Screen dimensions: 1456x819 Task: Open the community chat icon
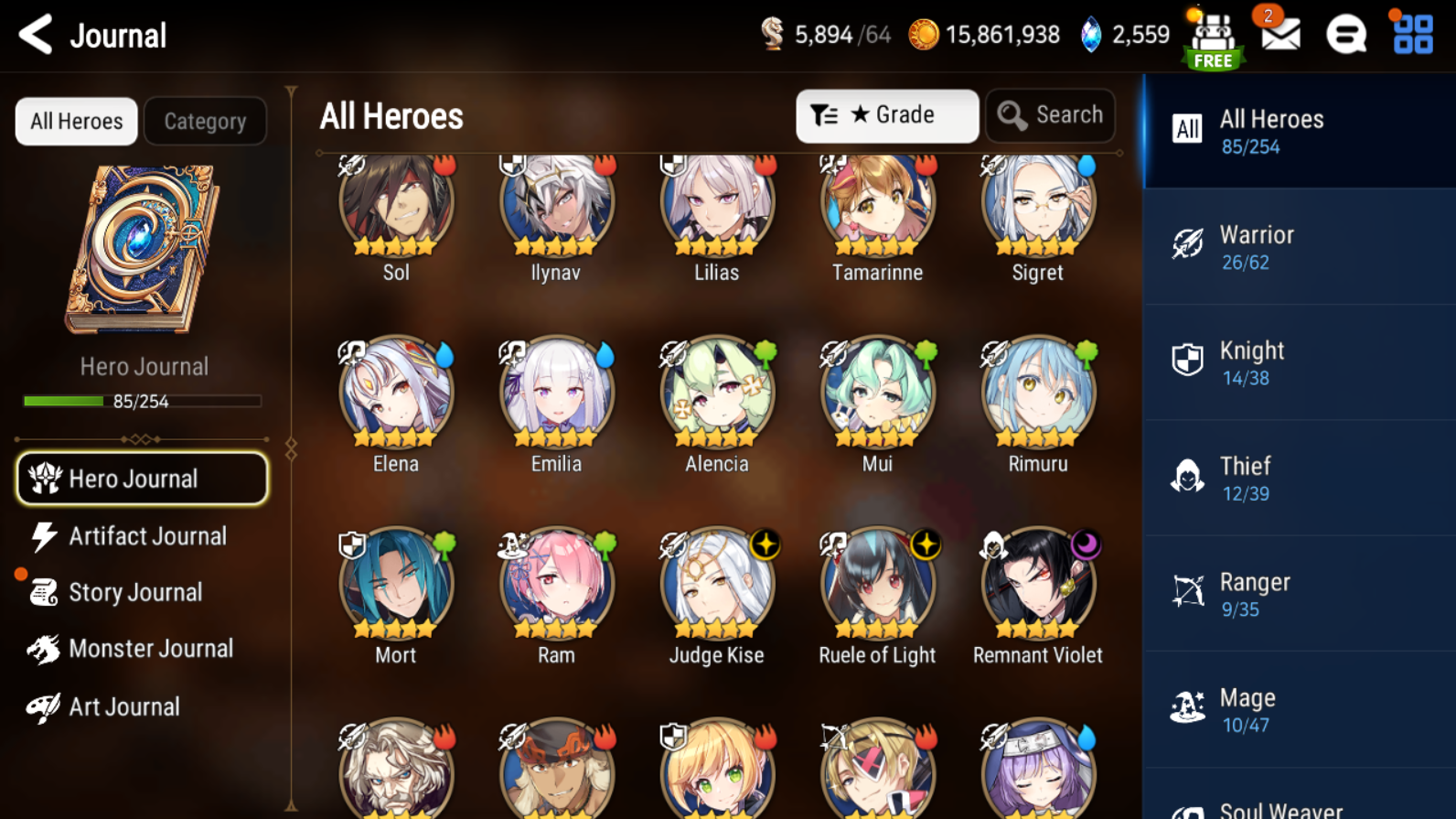(1345, 35)
